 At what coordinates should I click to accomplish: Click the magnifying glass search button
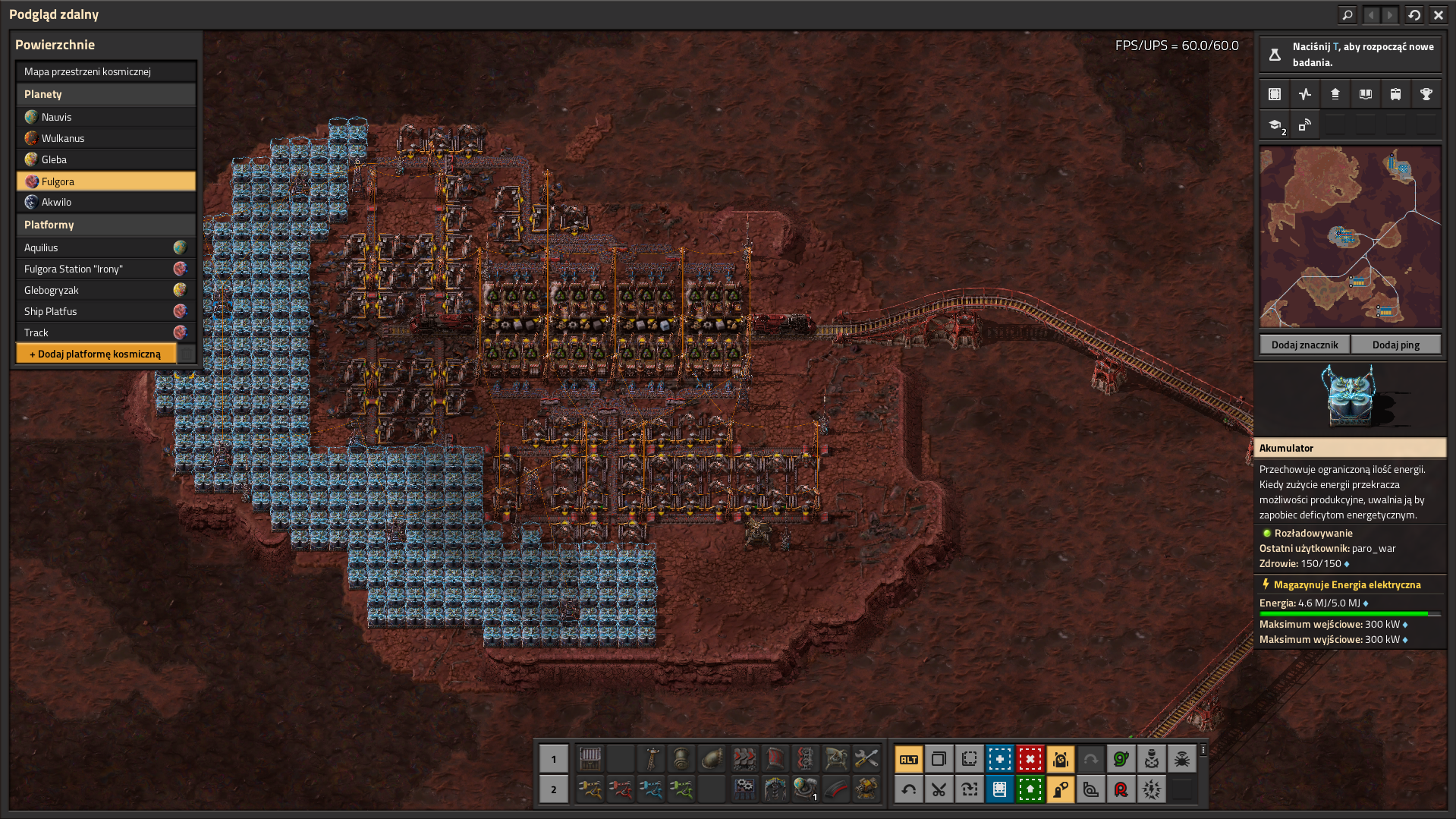[1348, 14]
